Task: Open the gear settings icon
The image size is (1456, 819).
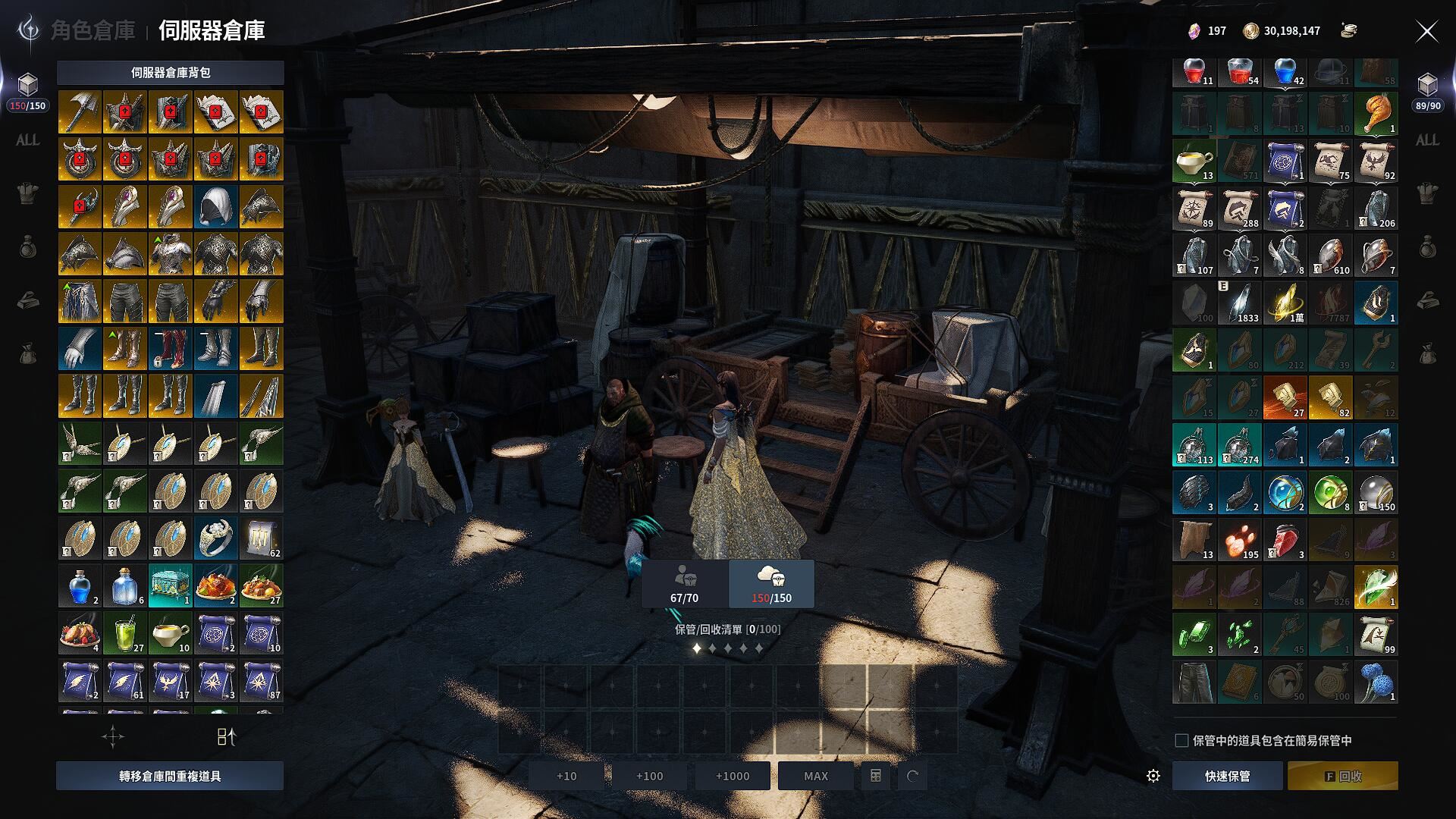Action: tap(1153, 776)
